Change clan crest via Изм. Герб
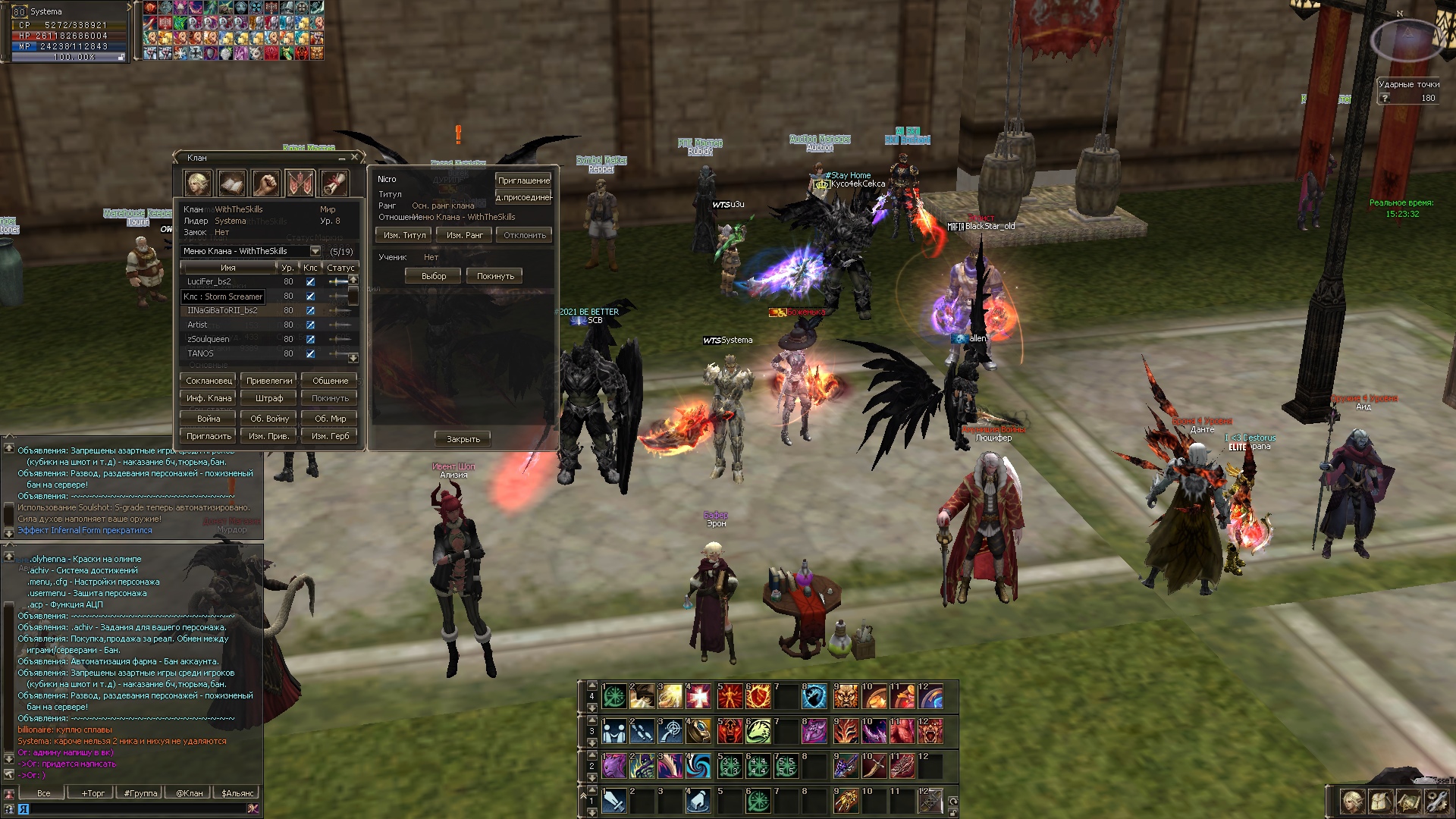This screenshot has width=1456, height=819. coord(330,436)
